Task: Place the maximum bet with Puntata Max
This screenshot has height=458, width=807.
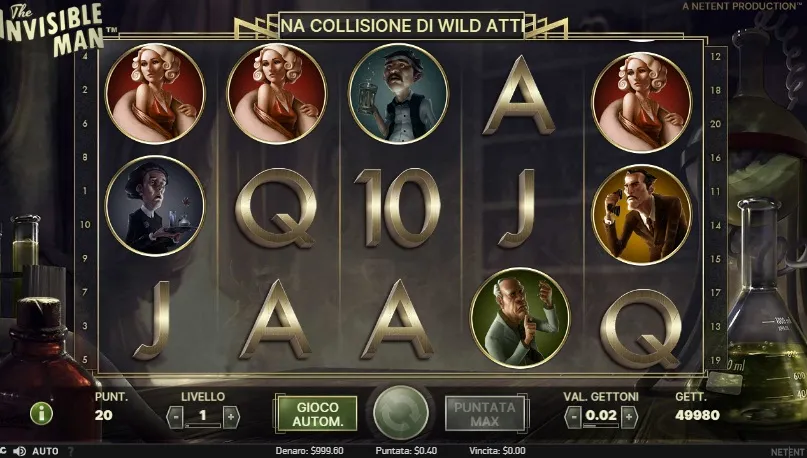Action: tap(484, 414)
